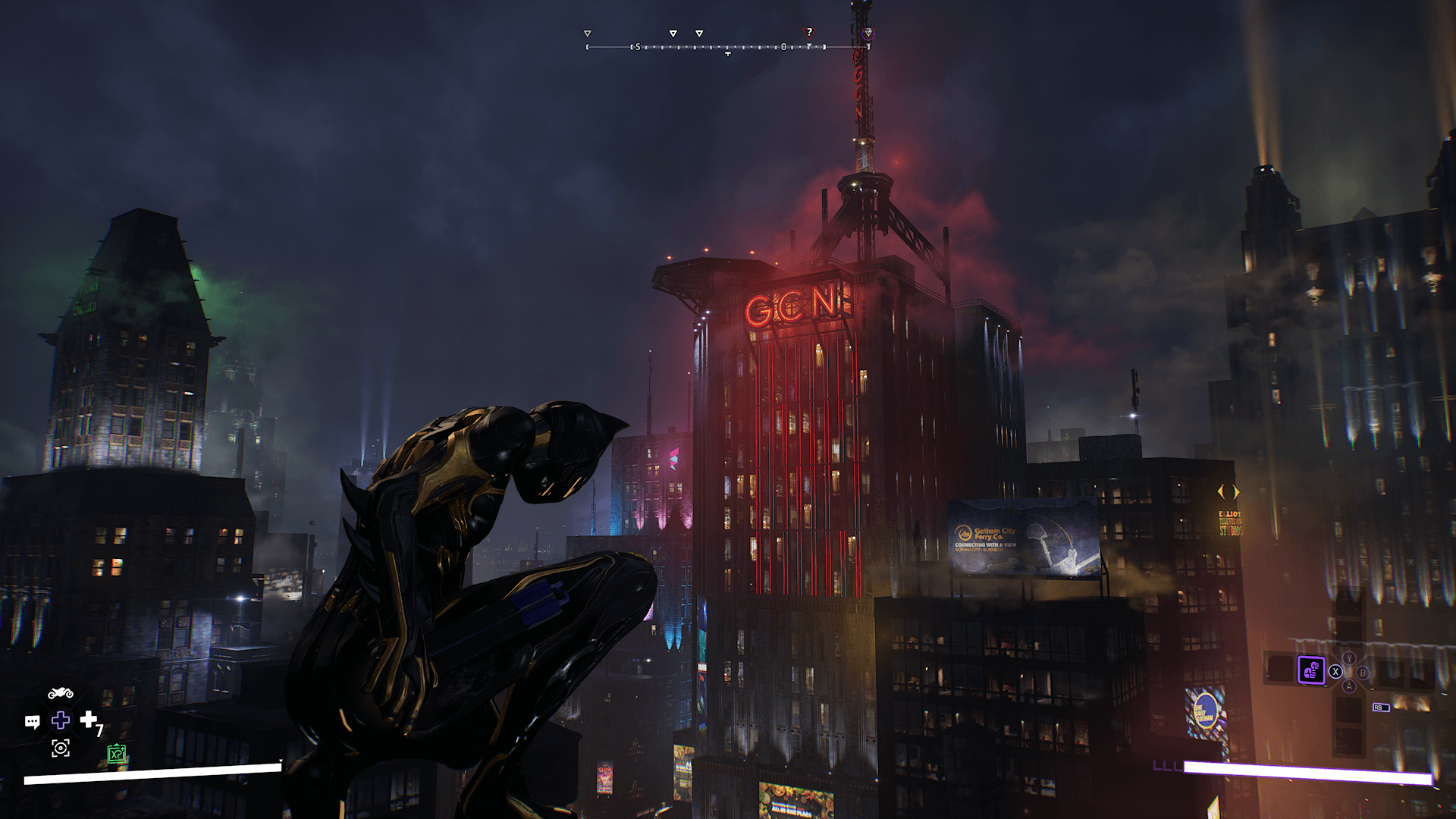The width and height of the screenshot is (1456, 819).
Task: Open the chat bubble communication icon
Action: tap(32, 721)
